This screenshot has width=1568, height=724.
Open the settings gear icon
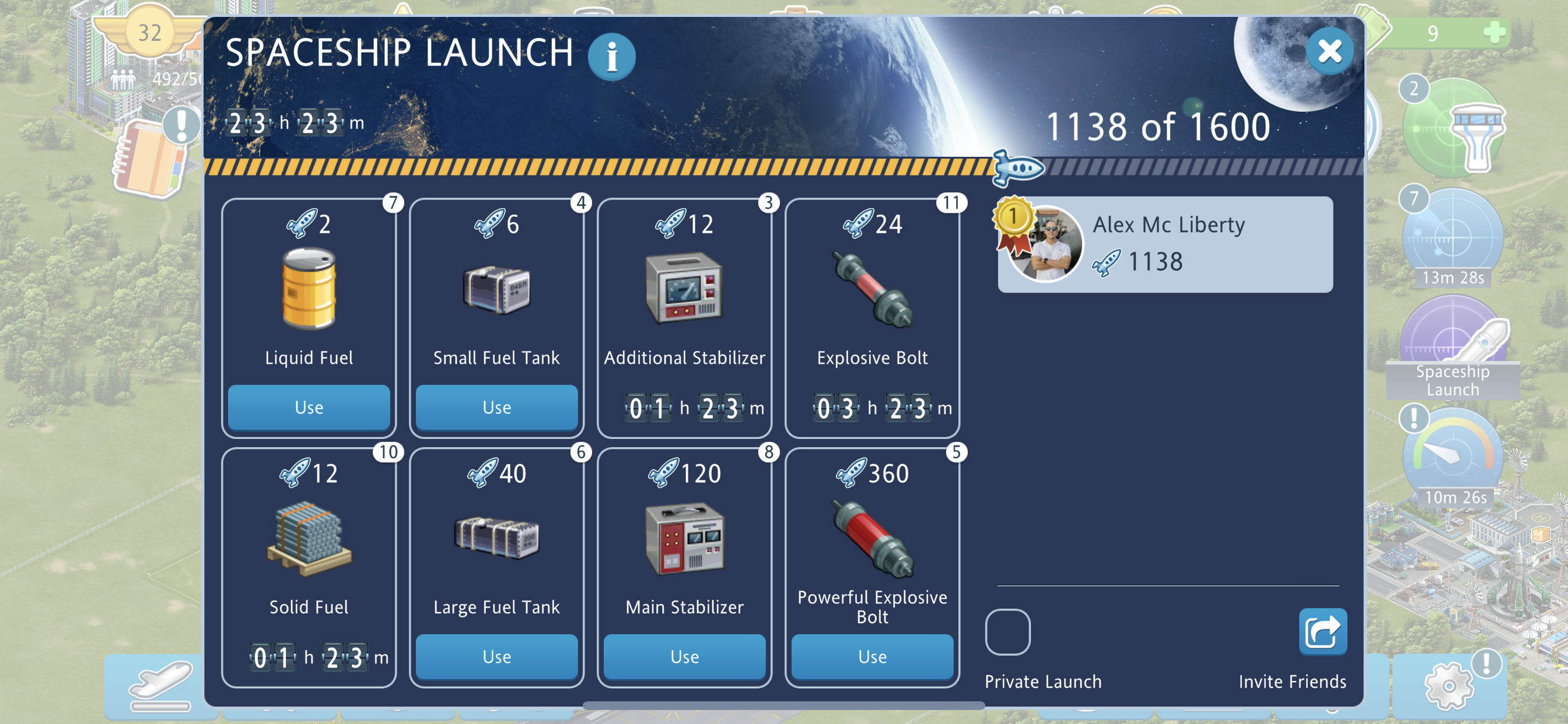(x=1448, y=686)
